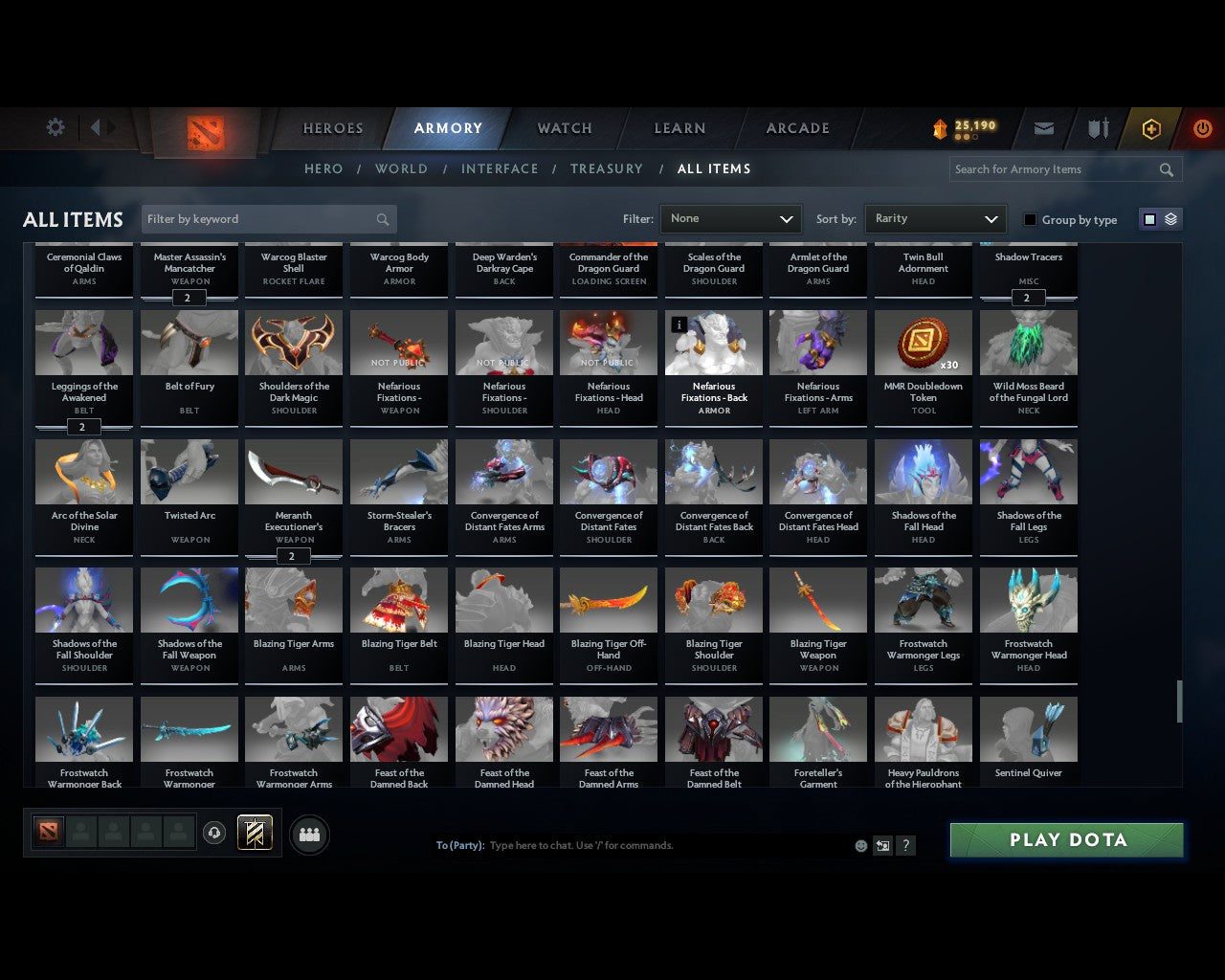Screen dimensions: 1225x980
Task: Open the Filter dropdown set to None
Action: [x=730, y=218]
